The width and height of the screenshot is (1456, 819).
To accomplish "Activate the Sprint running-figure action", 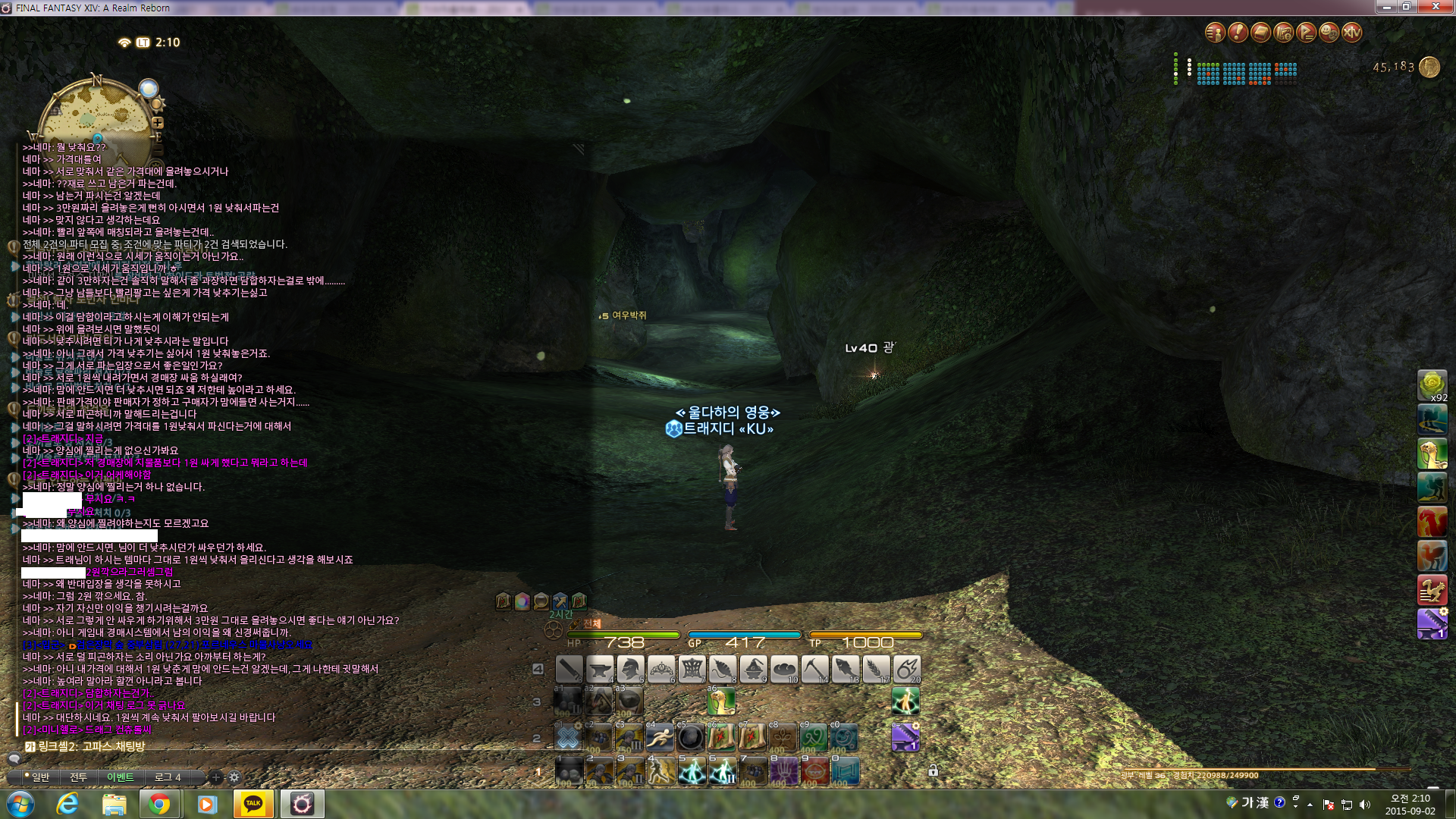I will point(660,737).
